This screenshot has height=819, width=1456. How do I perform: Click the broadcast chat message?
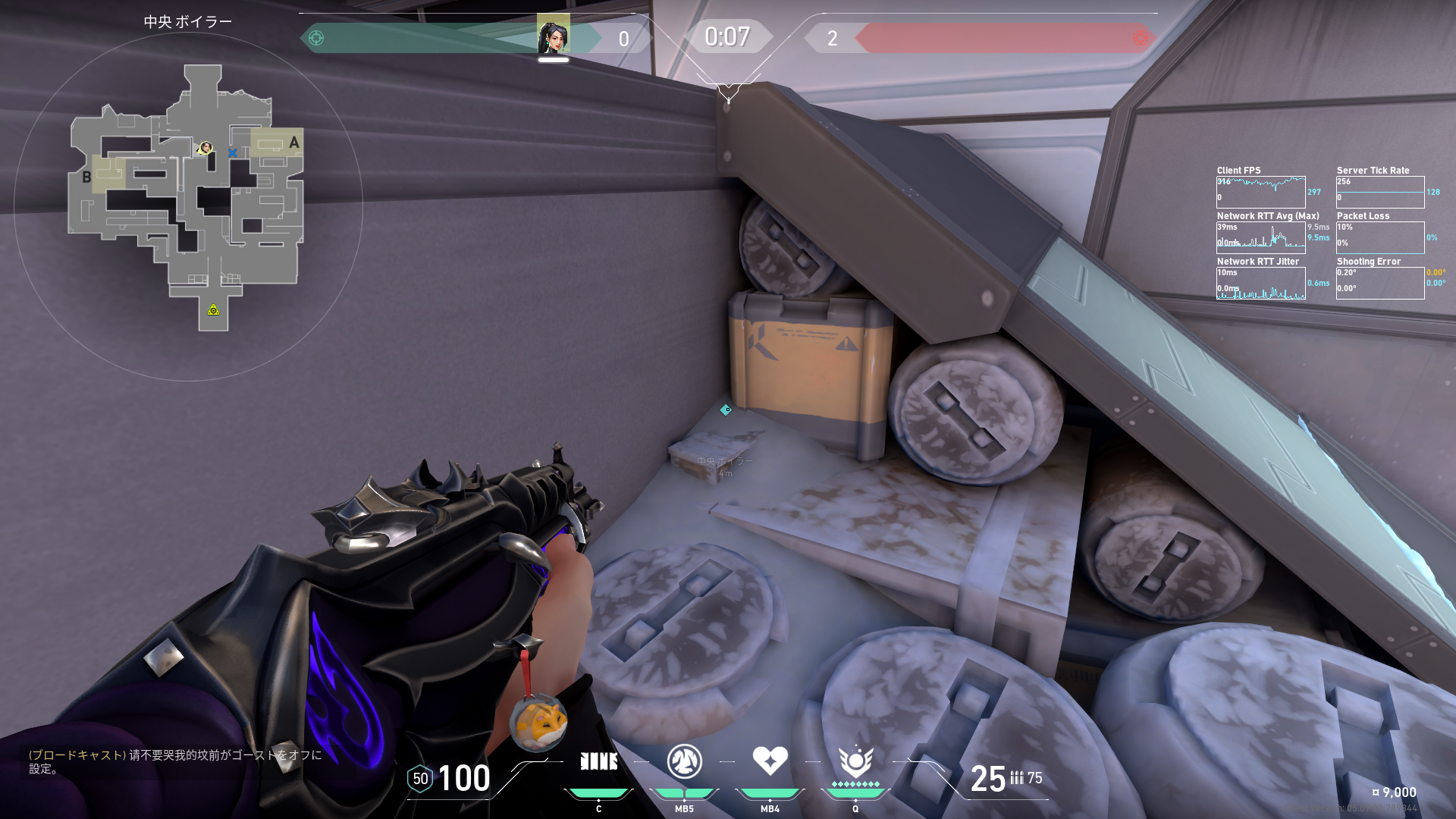click(x=175, y=761)
